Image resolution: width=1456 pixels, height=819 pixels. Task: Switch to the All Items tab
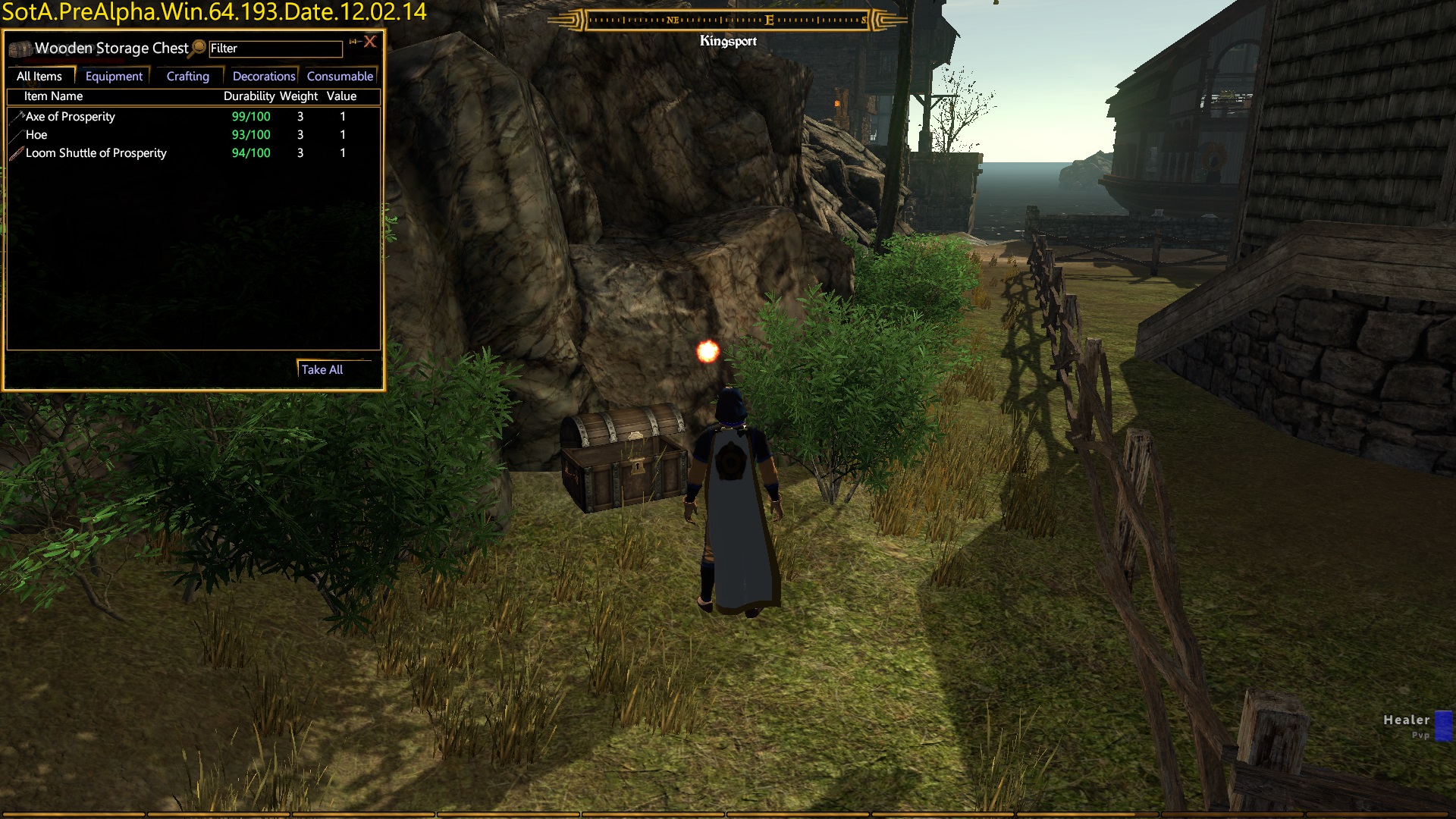[39, 77]
